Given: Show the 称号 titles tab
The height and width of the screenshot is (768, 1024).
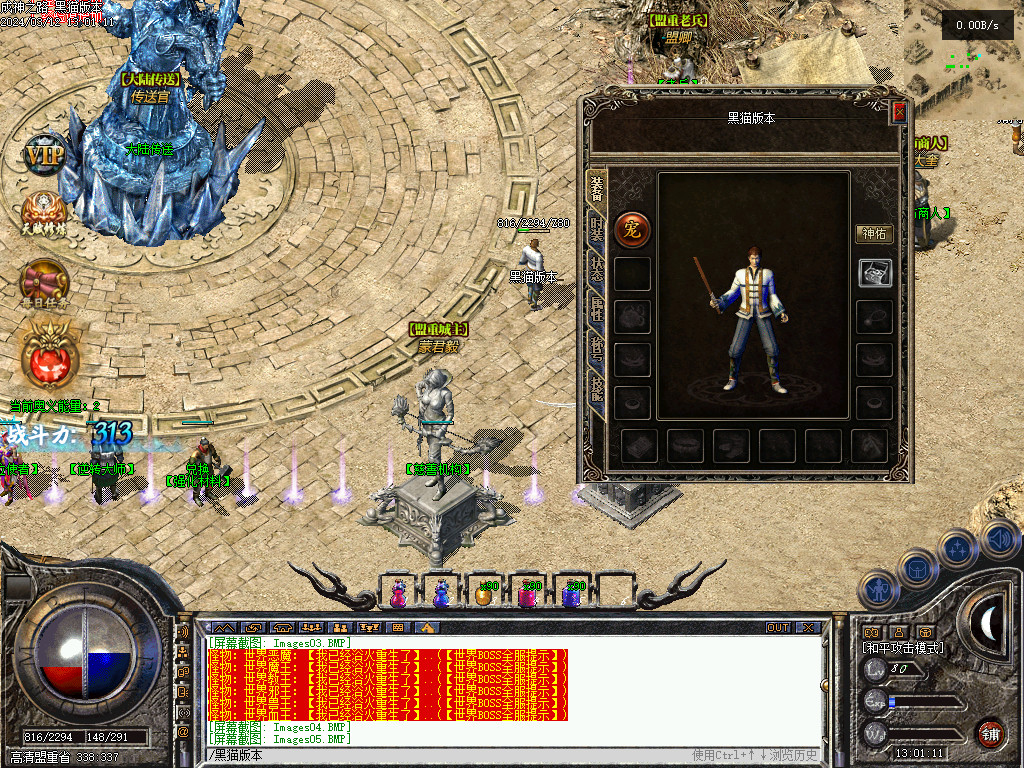Looking at the screenshot, I should click(597, 350).
